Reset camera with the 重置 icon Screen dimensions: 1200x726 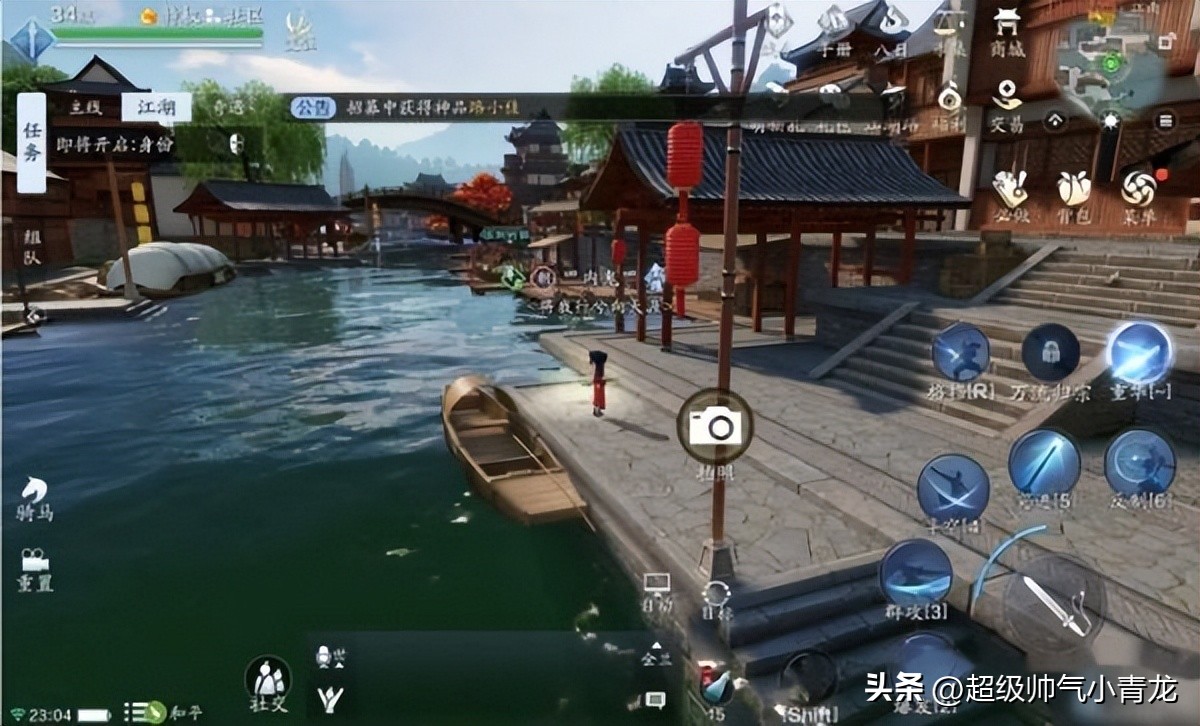pyautogui.click(x=35, y=568)
